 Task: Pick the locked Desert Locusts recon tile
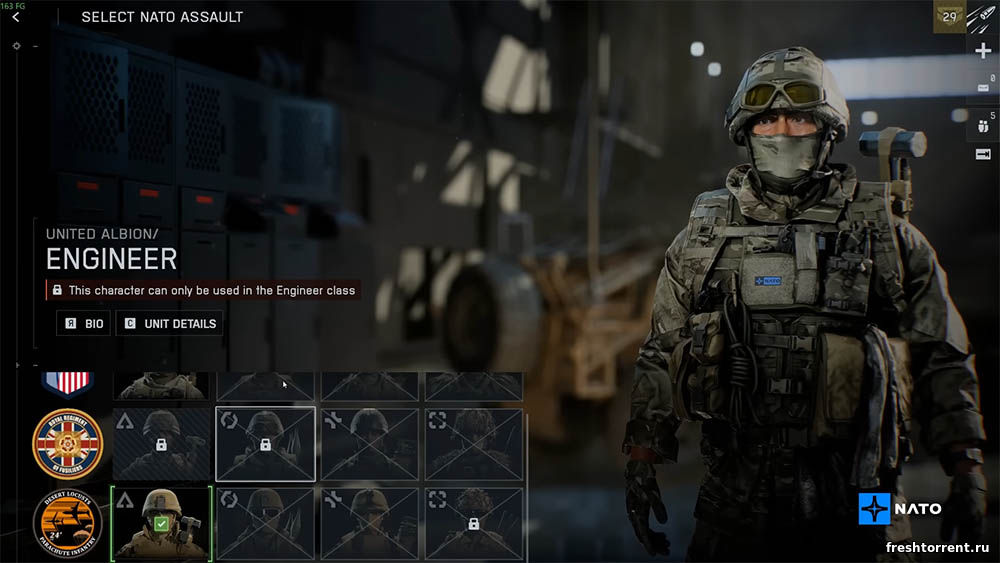pyautogui.click(x=473, y=523)
